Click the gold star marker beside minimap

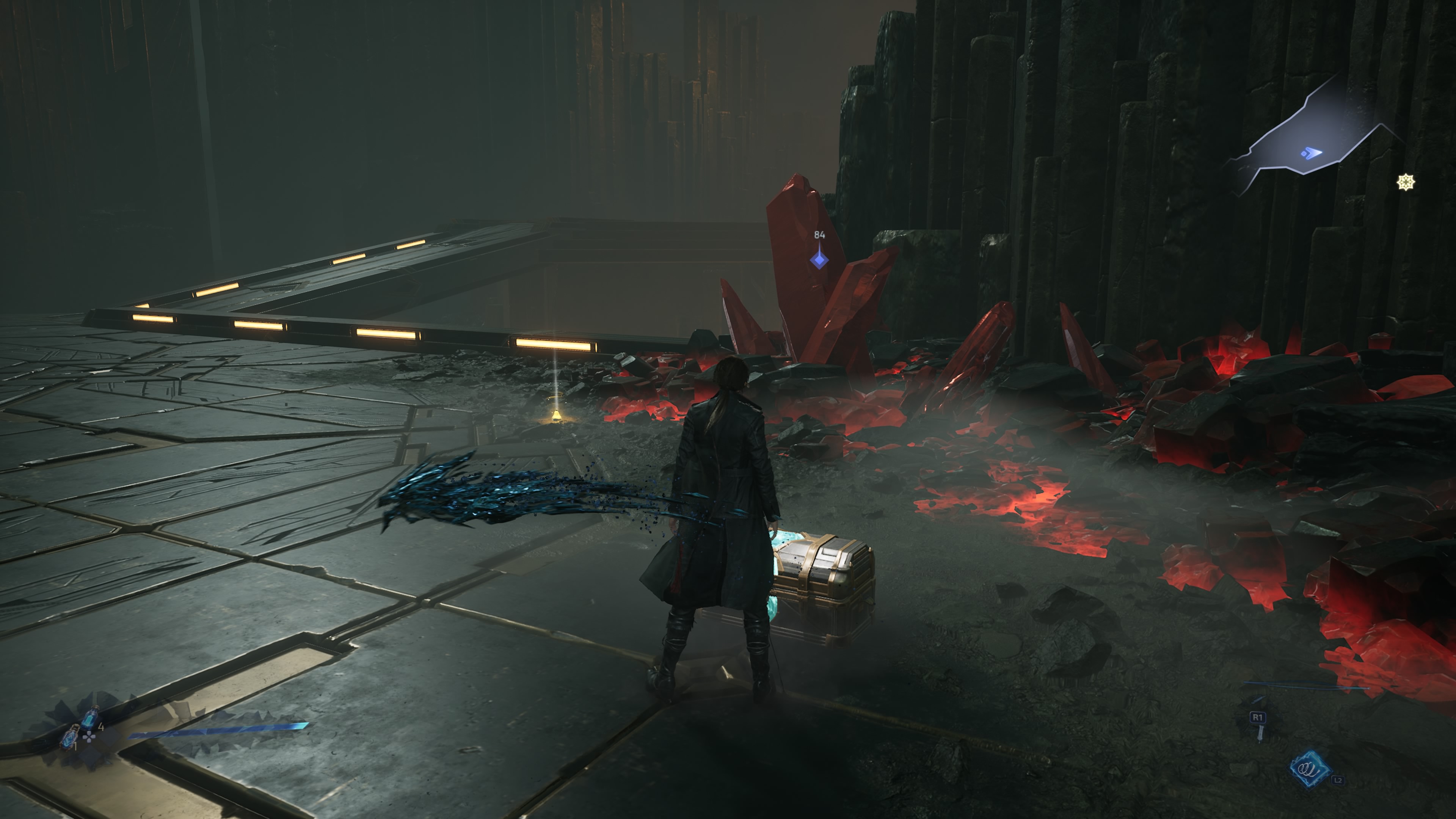pos(1406,182)
